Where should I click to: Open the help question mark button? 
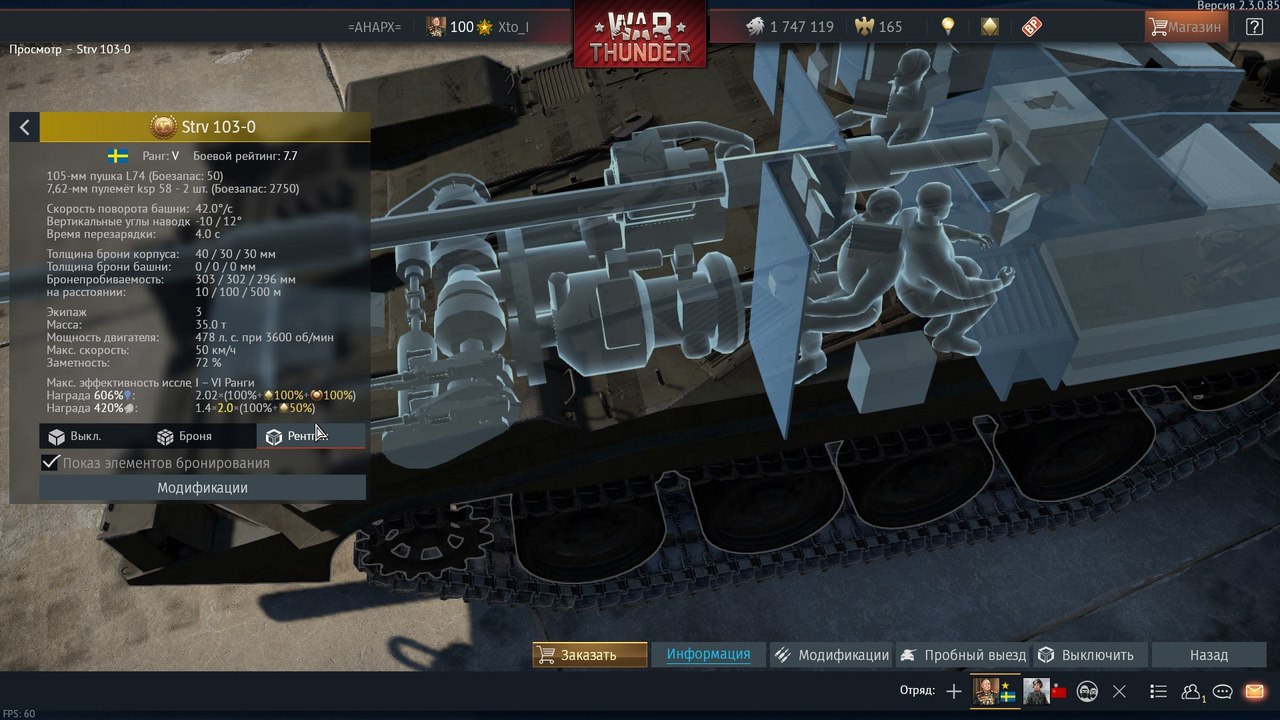pos(1254,27)
